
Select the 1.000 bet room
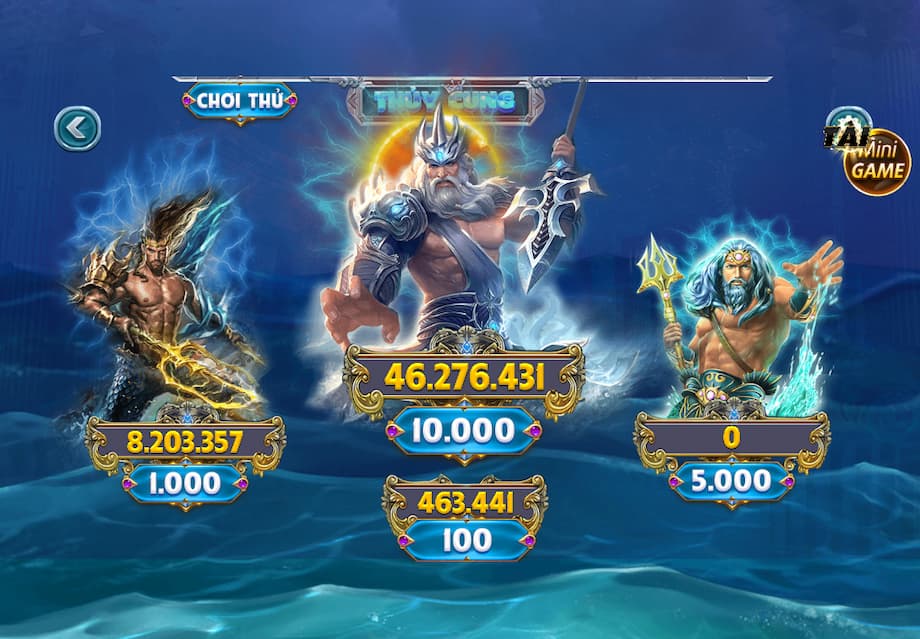click(x=185, y=484)
